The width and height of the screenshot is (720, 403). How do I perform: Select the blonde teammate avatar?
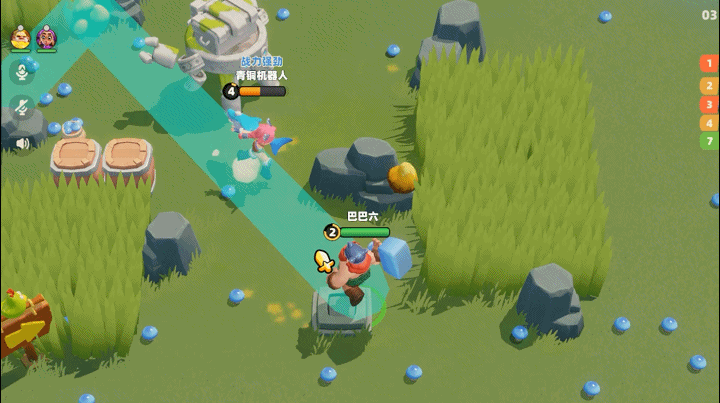point(20,37)
